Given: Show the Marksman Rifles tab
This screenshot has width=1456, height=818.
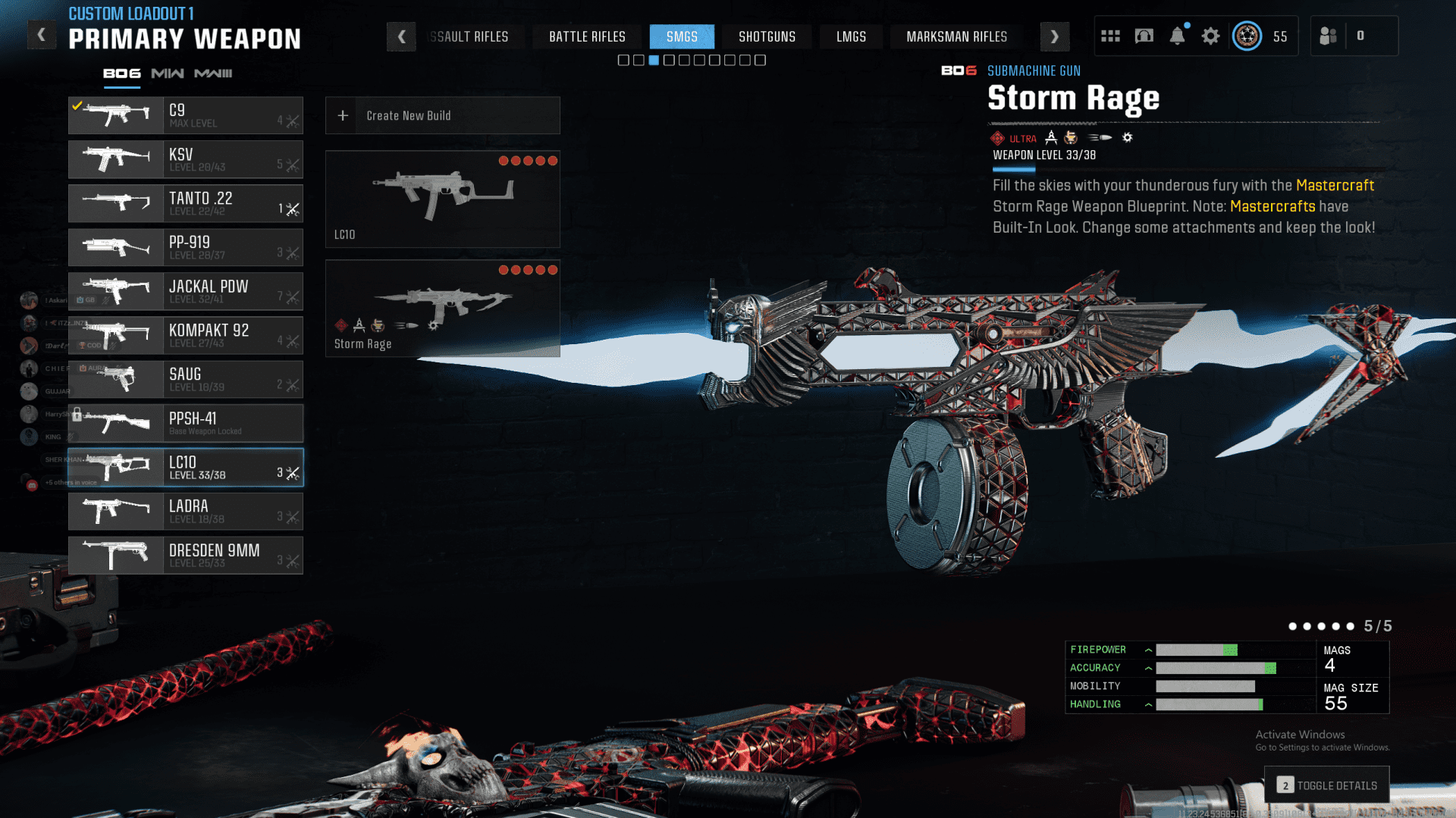Looking at the screenshot, I should [x=956, y=36].
